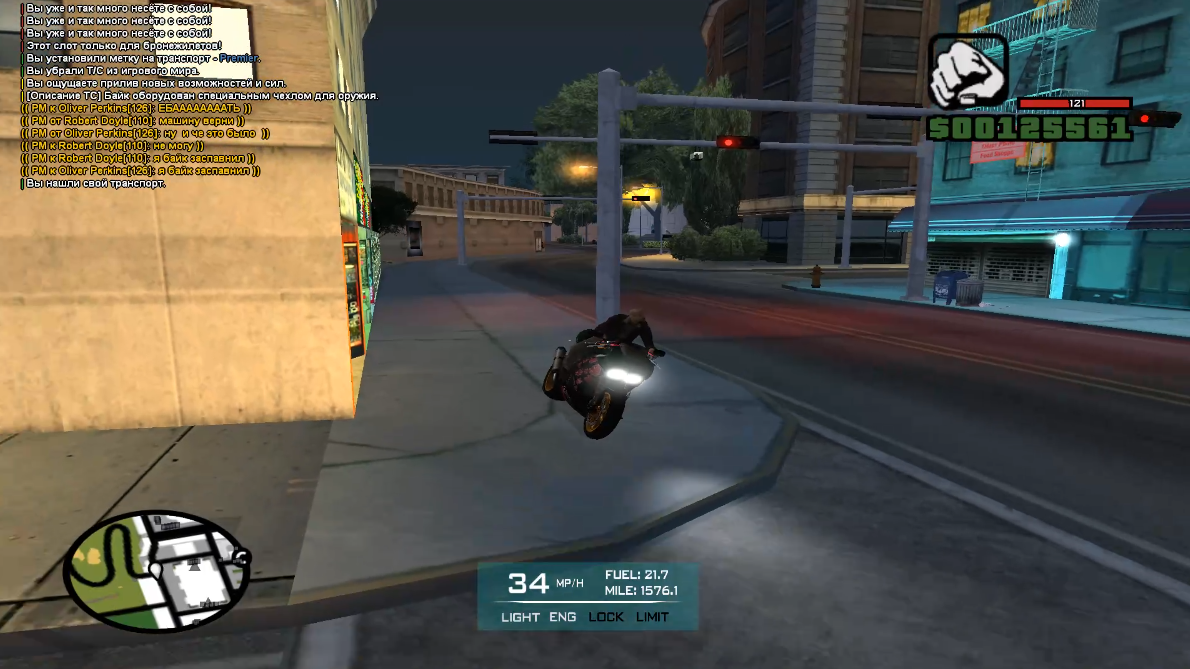The height and width of the screenshot is (669, 1190).
Task: Click the white player marker on the minimap
Action: pos(155,570)
